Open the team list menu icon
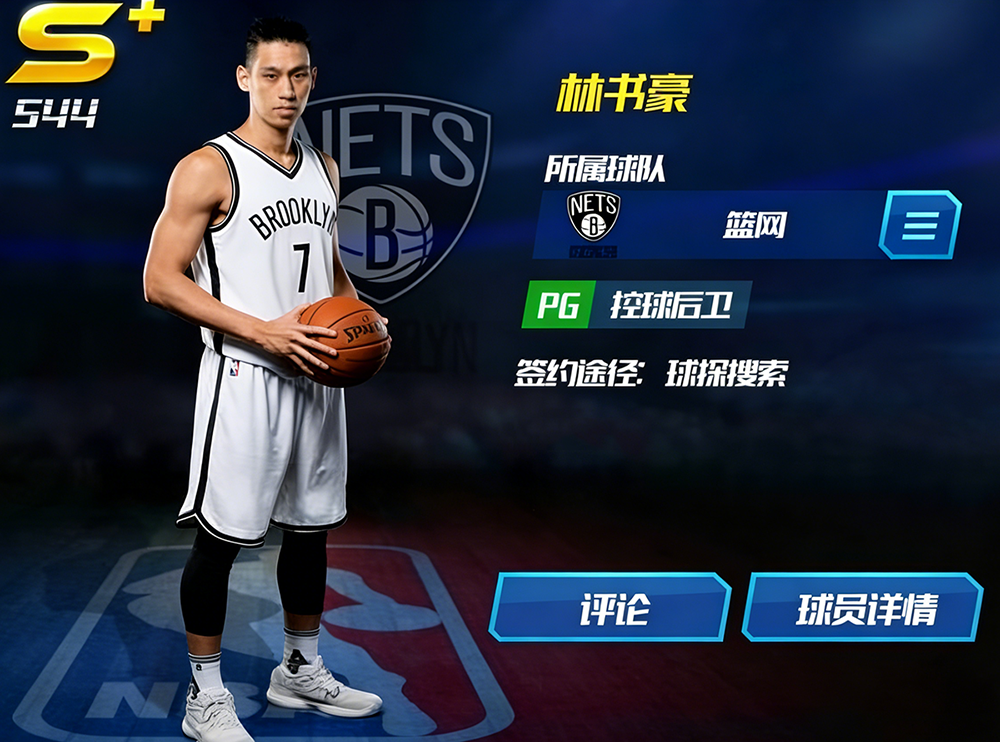This screenshot has height=742, width=1000. click(x=919, y=225)
